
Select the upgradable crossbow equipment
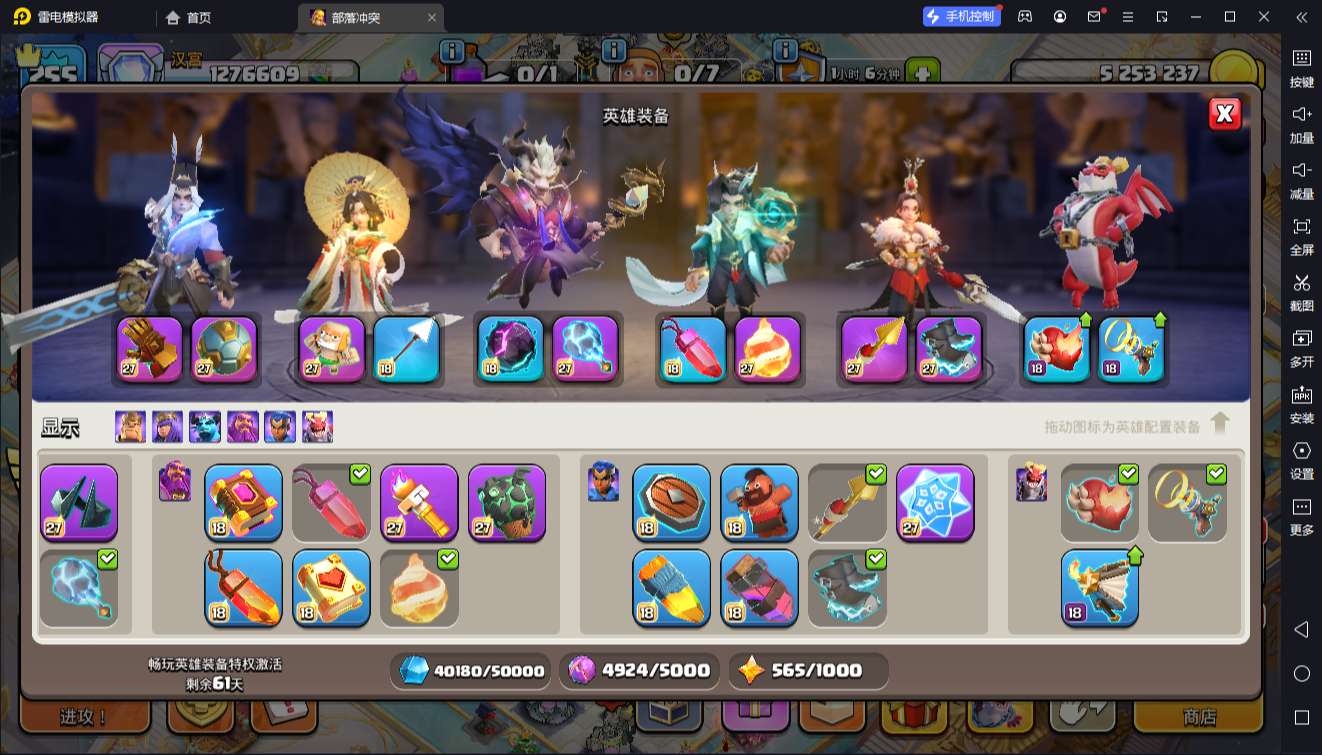point(1099,588)
